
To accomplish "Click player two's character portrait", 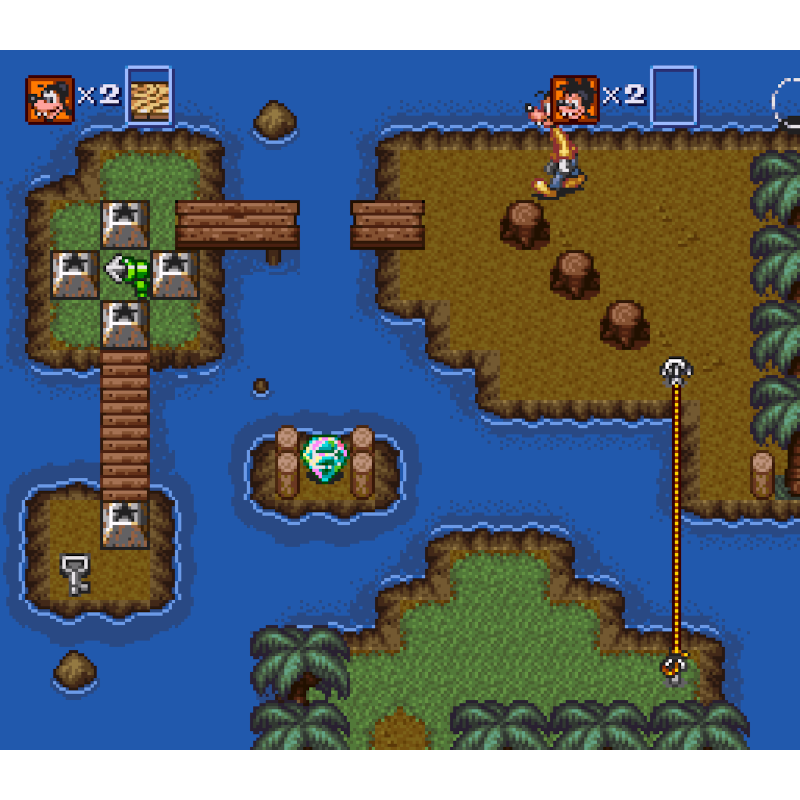I will [x=574, y=98].
